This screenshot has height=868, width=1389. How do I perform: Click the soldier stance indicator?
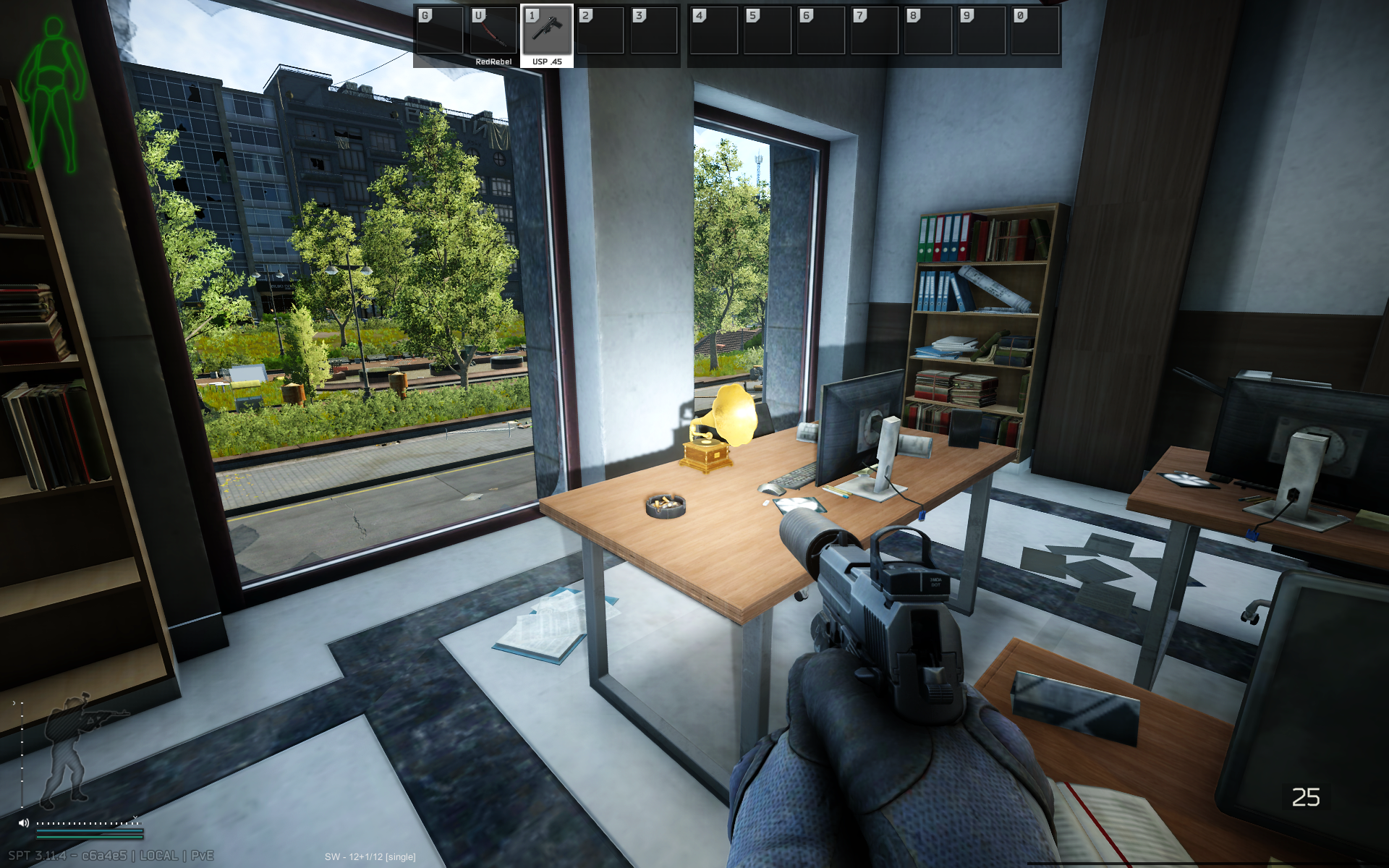coord(72,749)
